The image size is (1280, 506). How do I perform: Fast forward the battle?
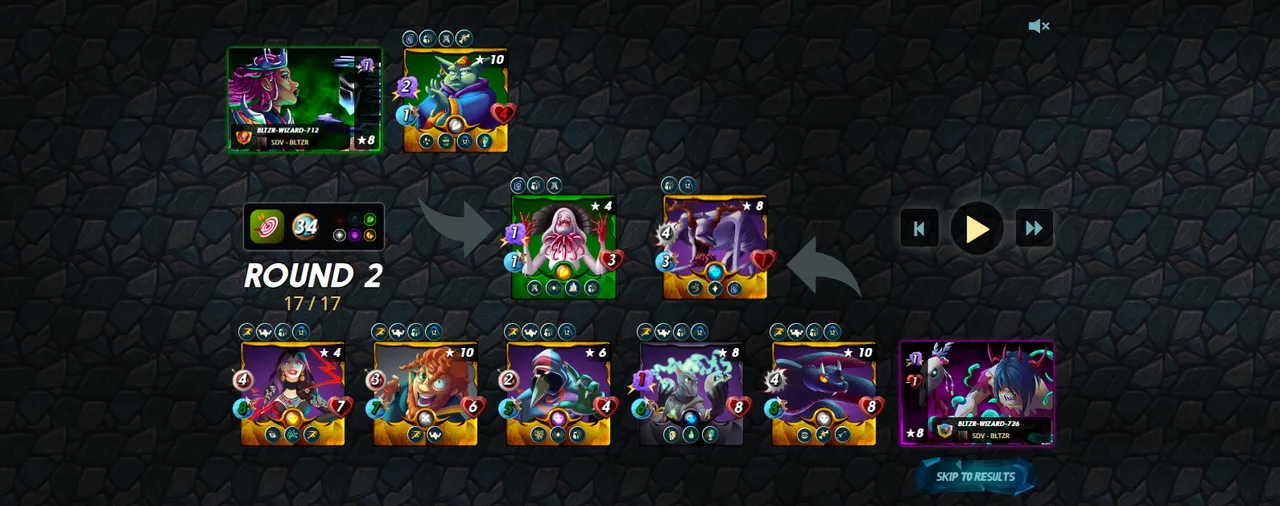click(x=1034, y=228)
